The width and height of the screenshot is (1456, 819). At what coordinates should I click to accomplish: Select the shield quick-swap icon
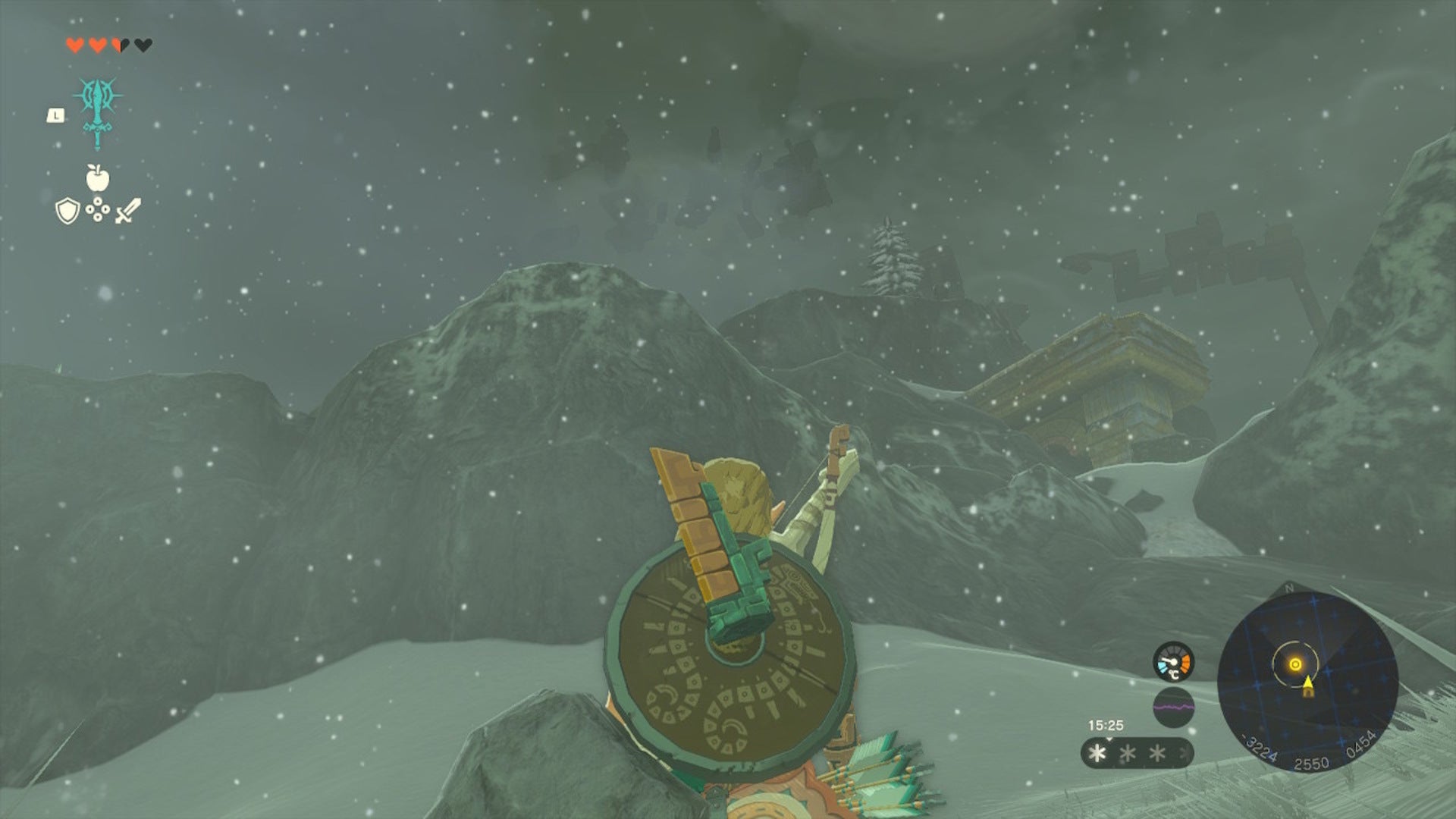pyautogui.click(x=67, y=211)
